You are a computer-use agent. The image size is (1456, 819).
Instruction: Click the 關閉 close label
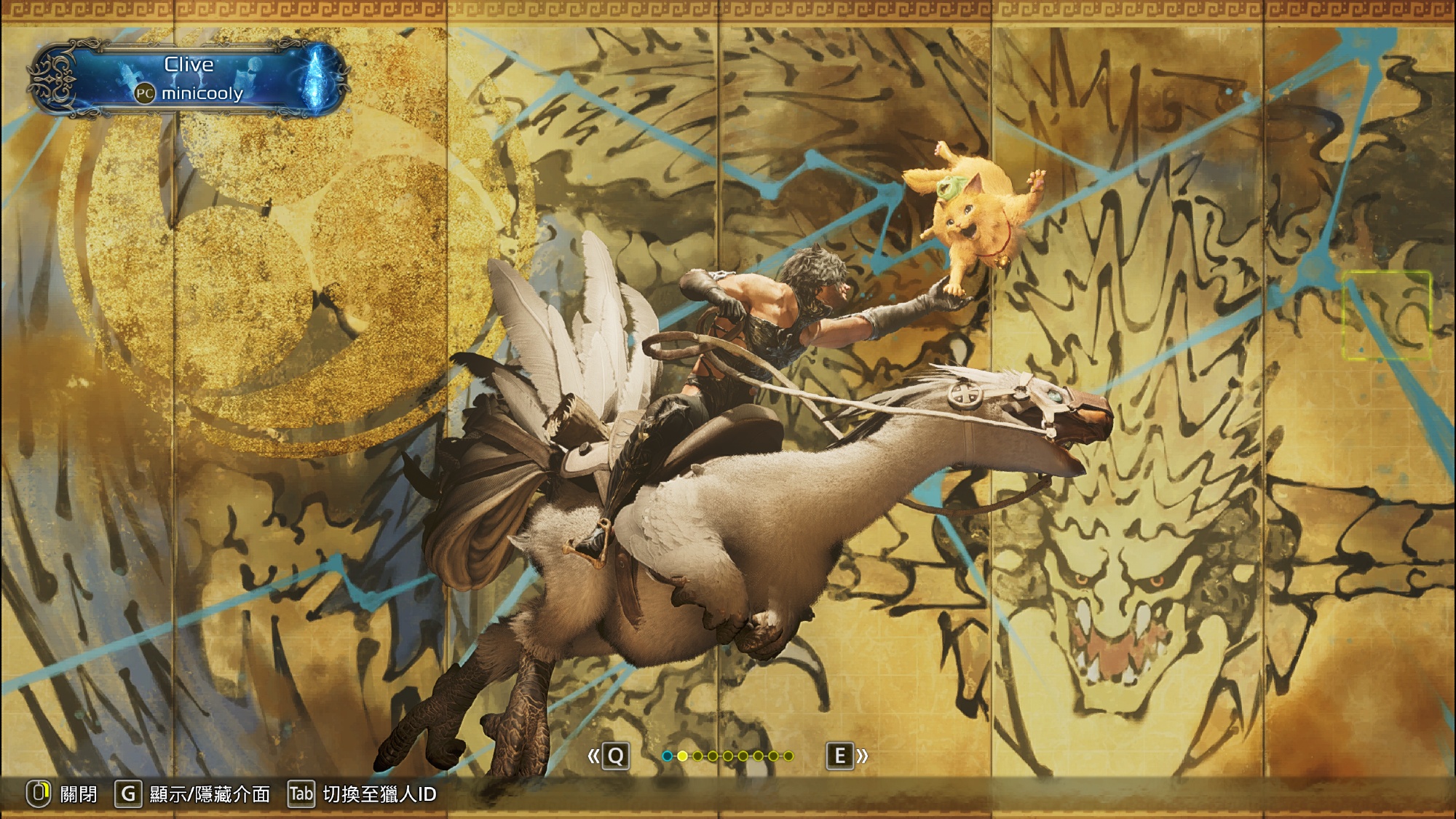(x=78, y=794)
